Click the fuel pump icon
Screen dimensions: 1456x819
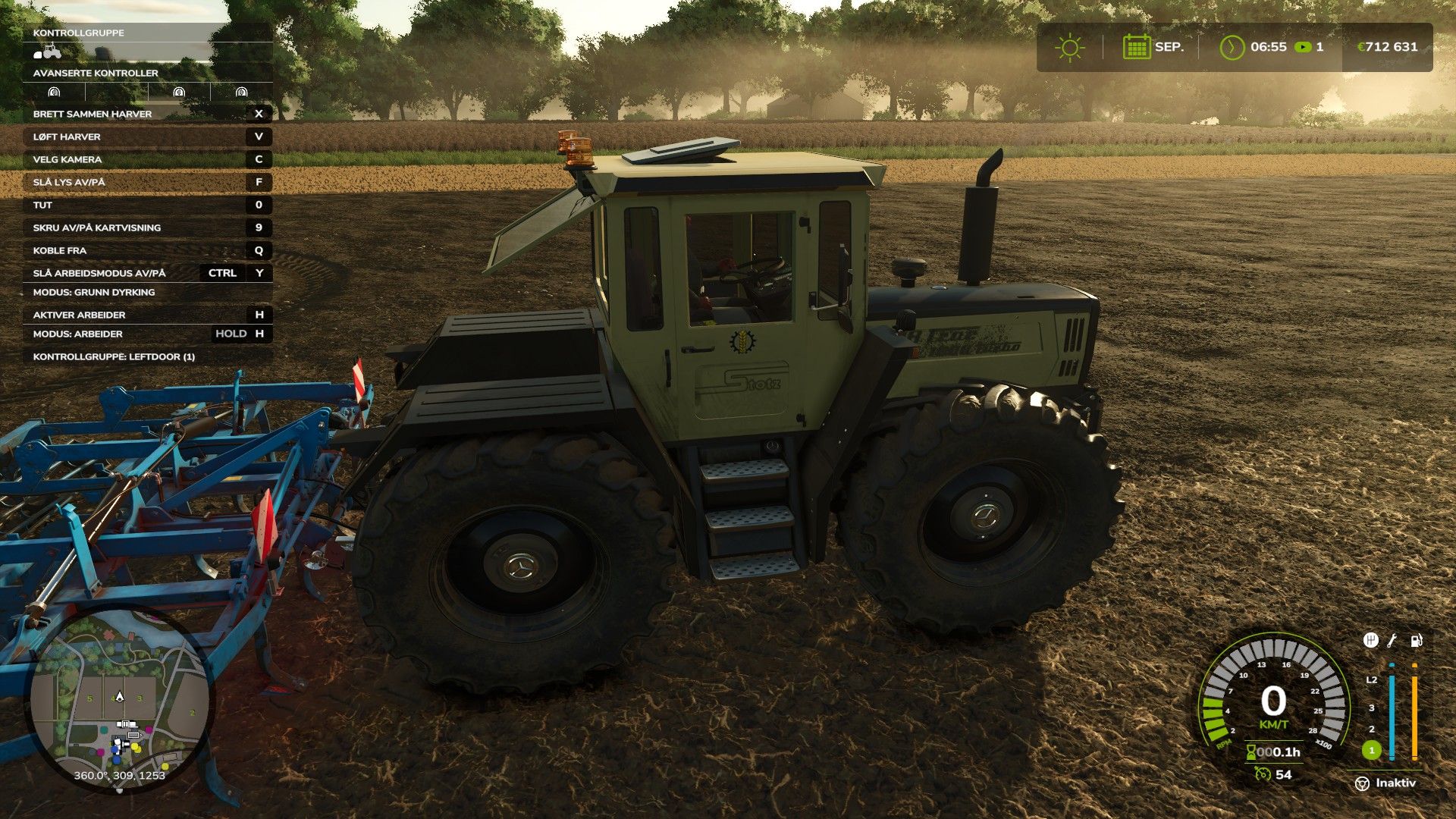(x=1416, y=640)
